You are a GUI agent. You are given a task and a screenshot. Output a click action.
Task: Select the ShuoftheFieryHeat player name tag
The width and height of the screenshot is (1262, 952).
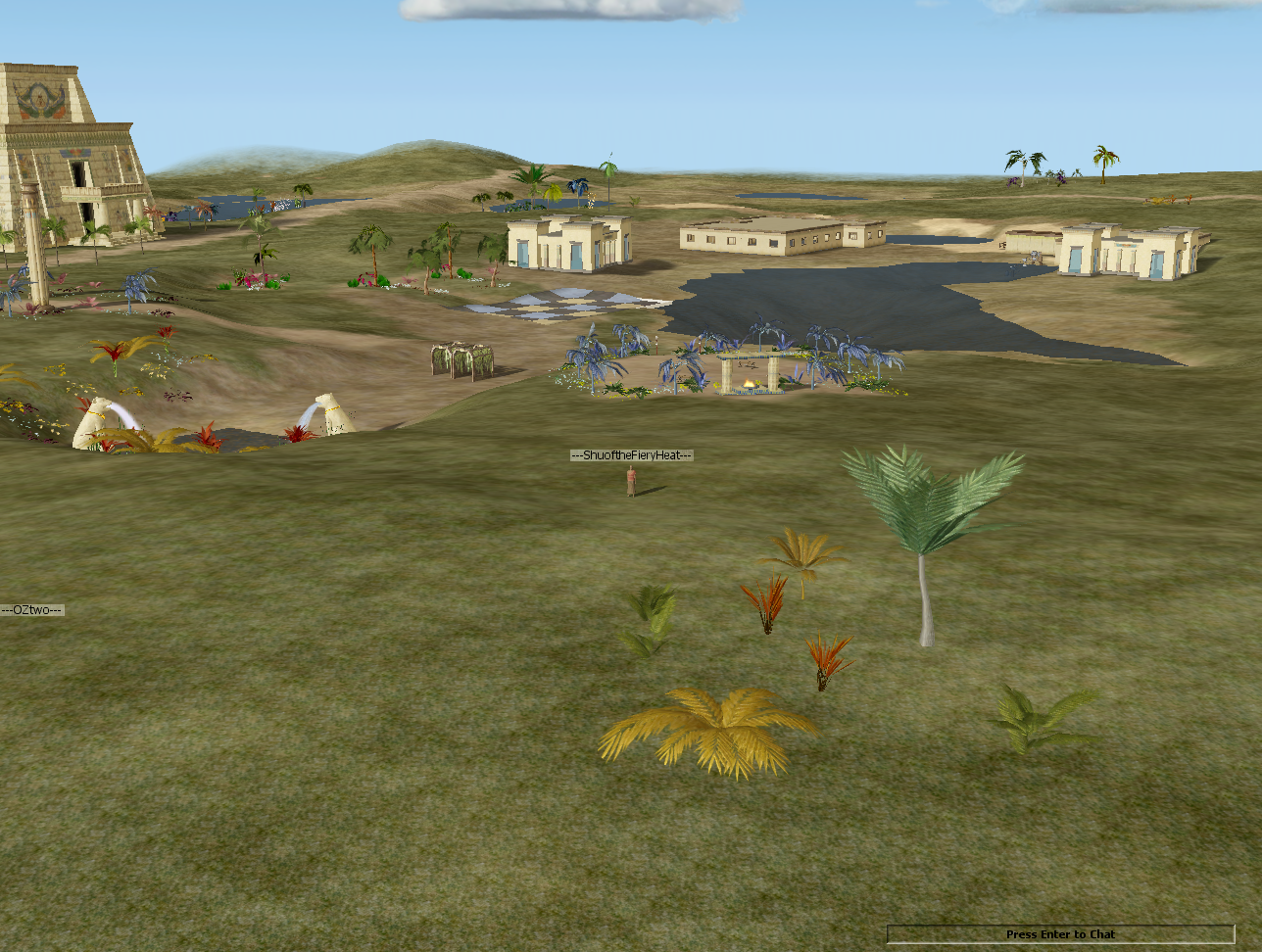(x=632, y=455)
